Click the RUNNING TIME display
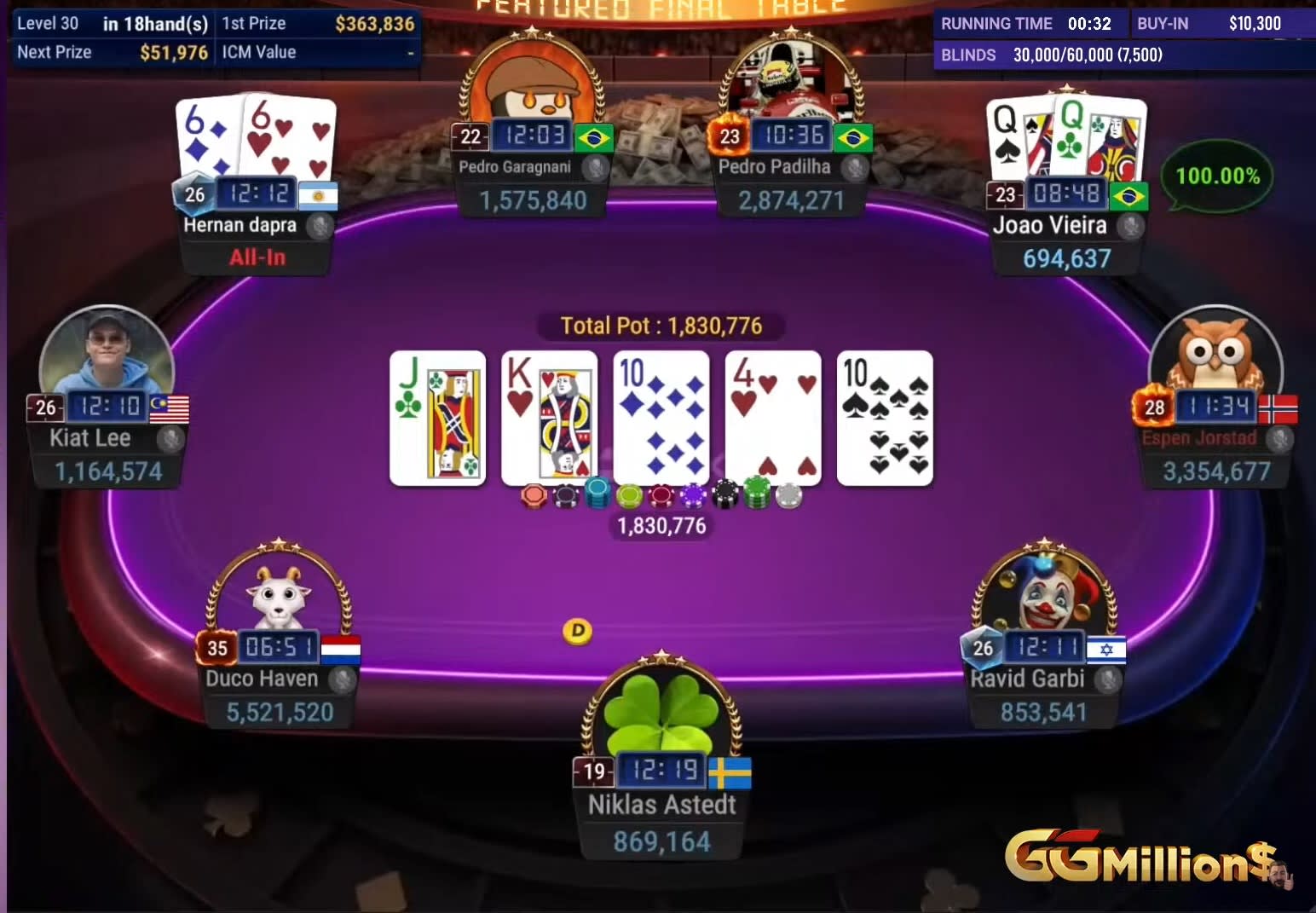Viewport: 1316px width, 913px height. point(1027,24)
